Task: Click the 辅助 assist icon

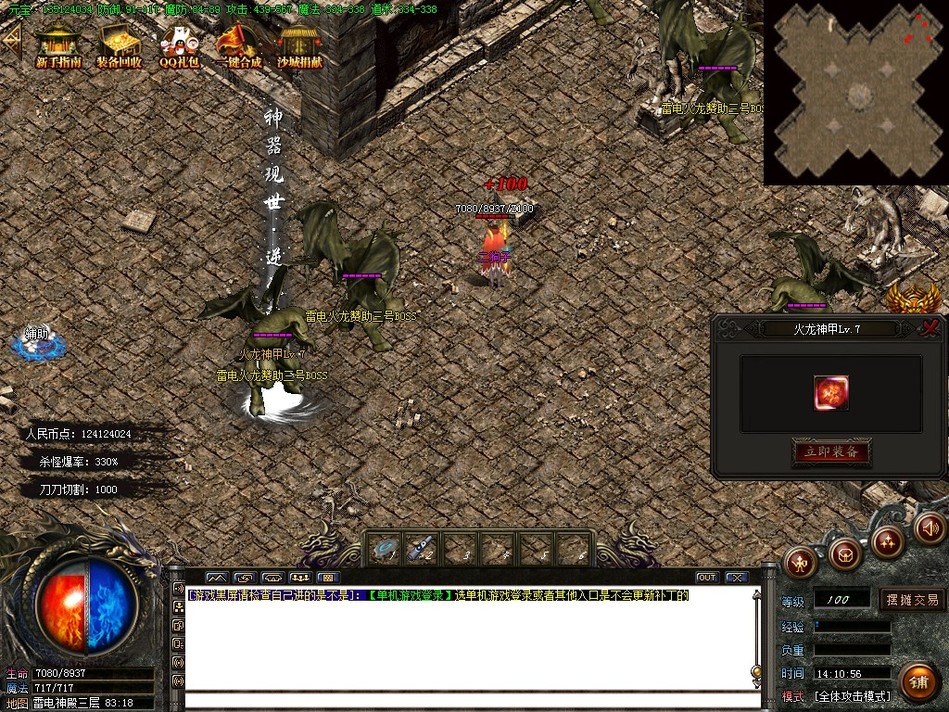Action: [38, 342]
